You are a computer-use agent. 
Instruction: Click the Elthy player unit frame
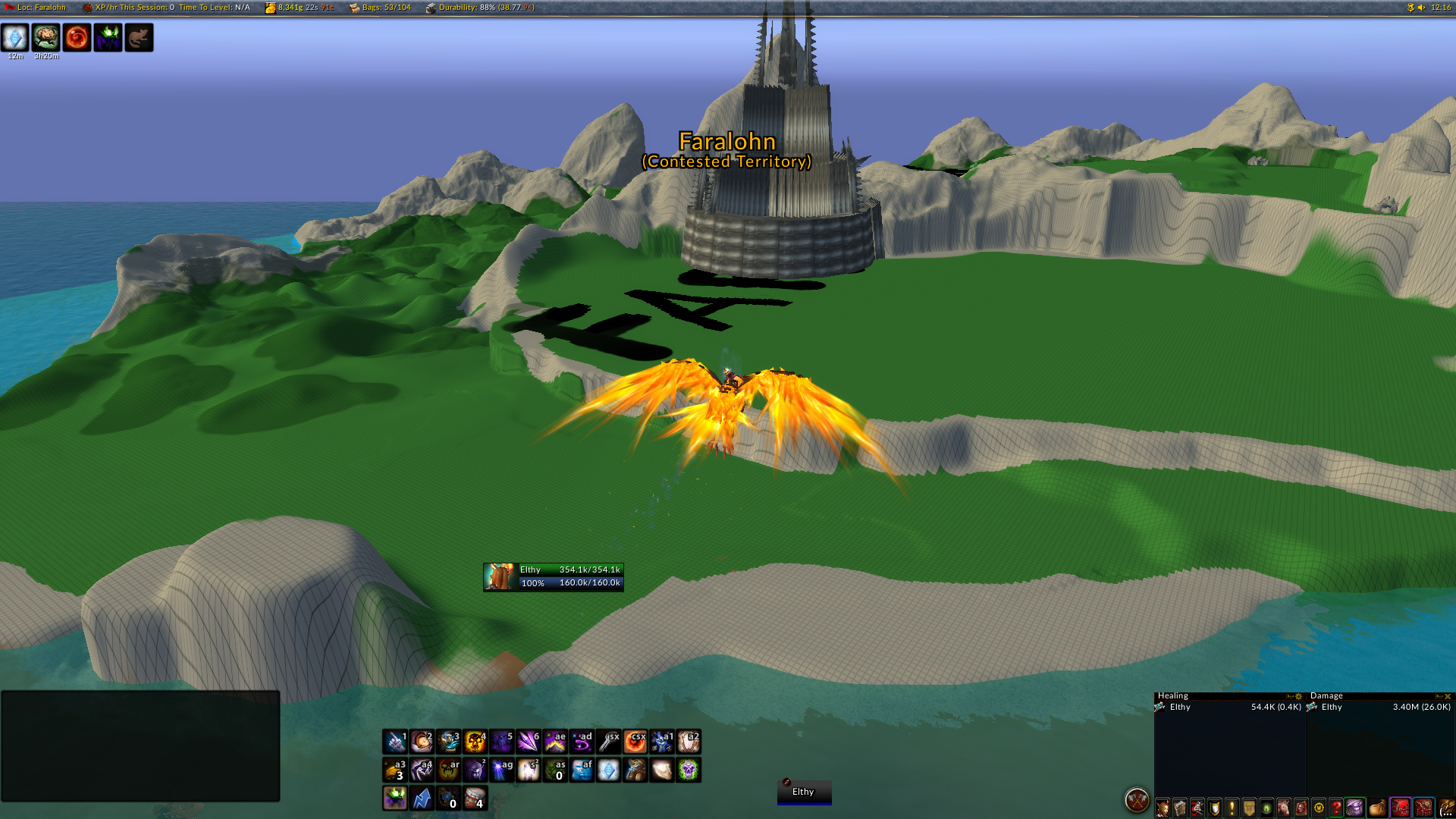point(554,577)
